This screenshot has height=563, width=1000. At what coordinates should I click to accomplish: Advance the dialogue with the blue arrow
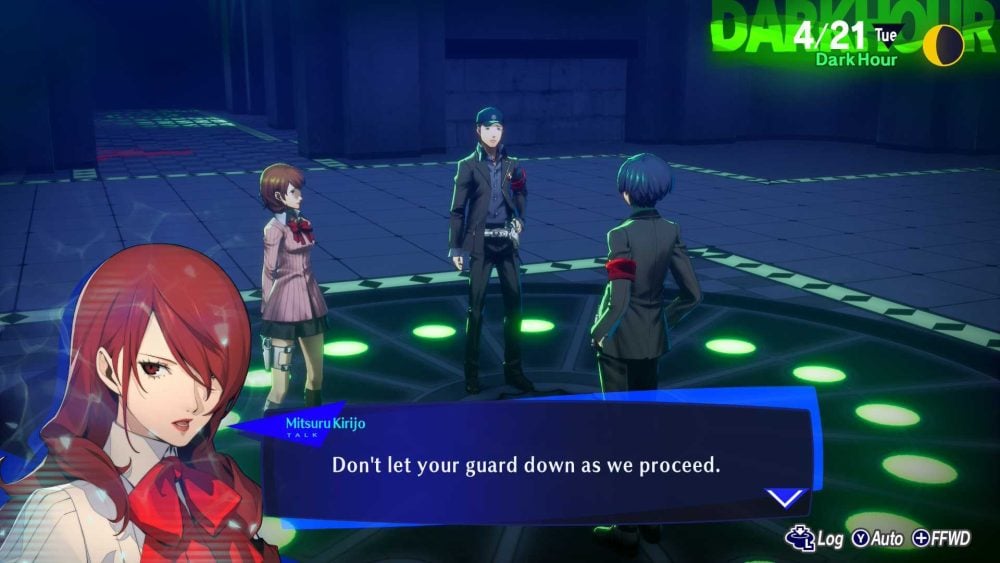(786, 497)
